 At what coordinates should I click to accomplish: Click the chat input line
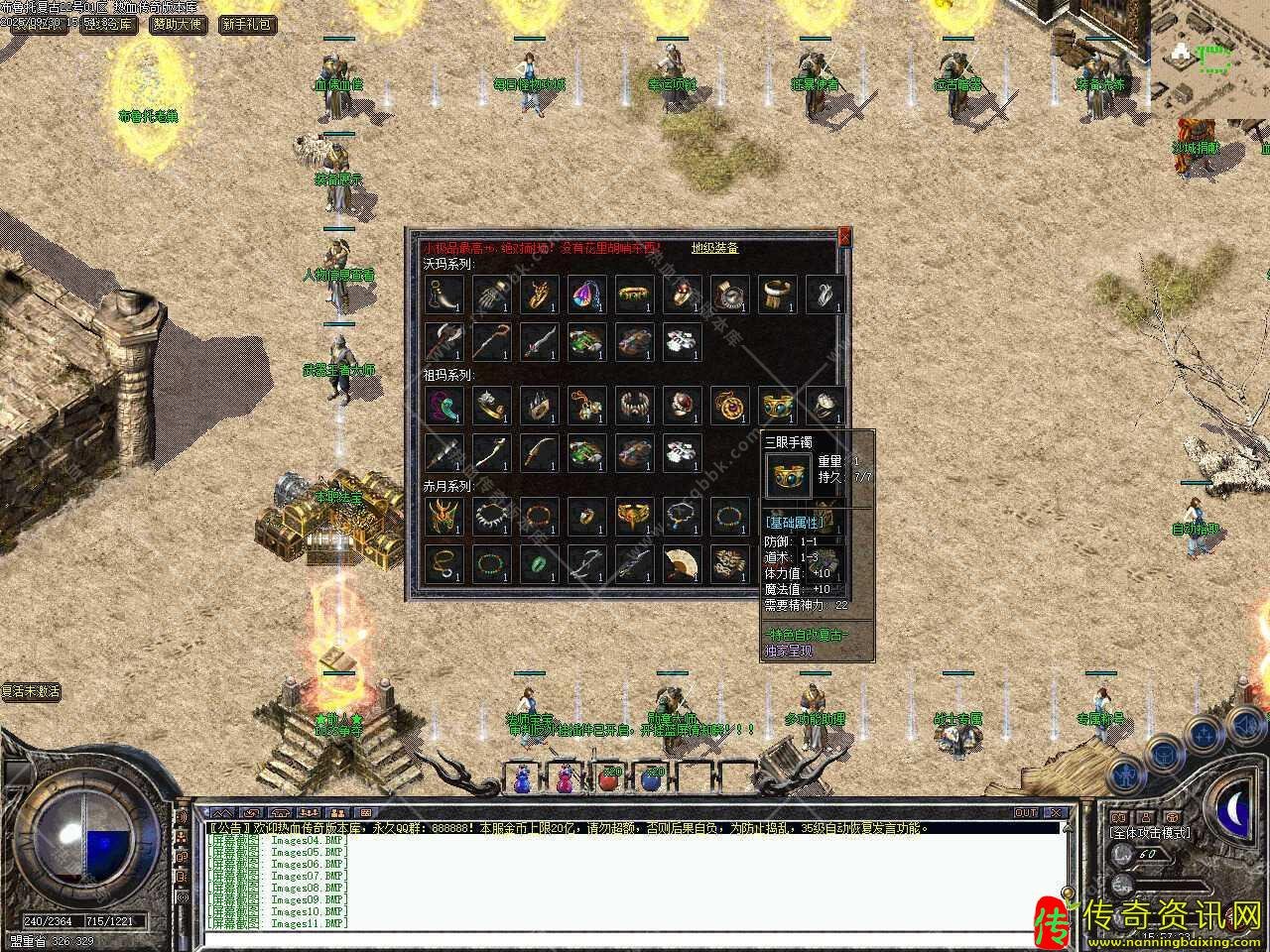[635, 935]
